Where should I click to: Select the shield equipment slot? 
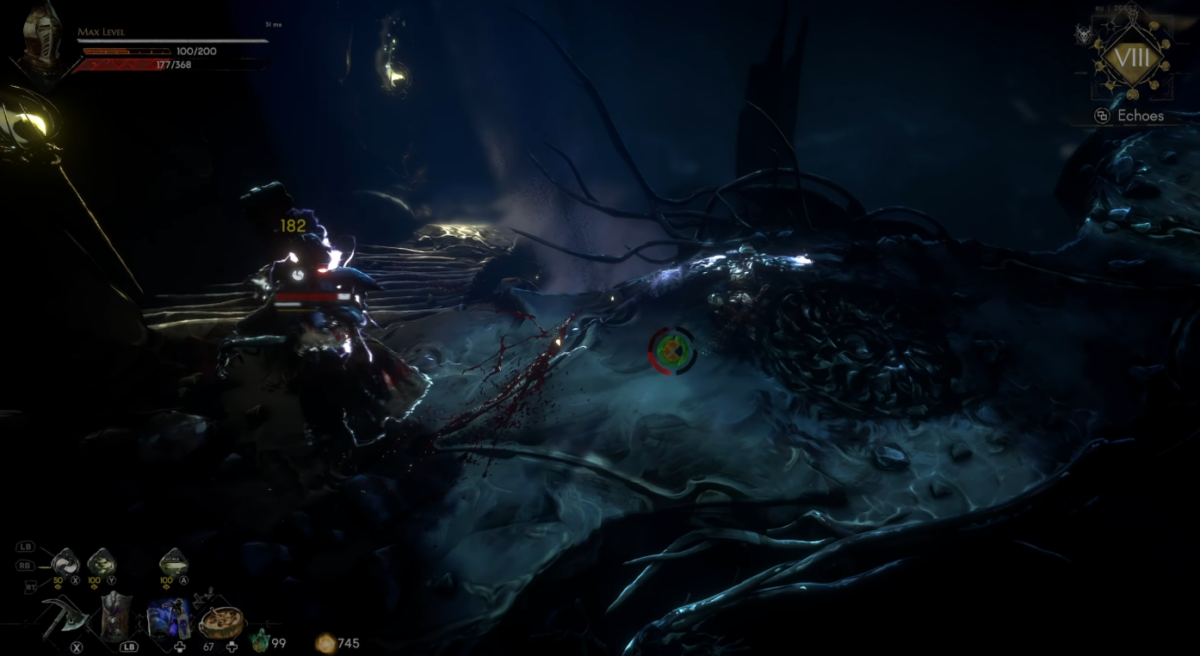click(116, 614)
